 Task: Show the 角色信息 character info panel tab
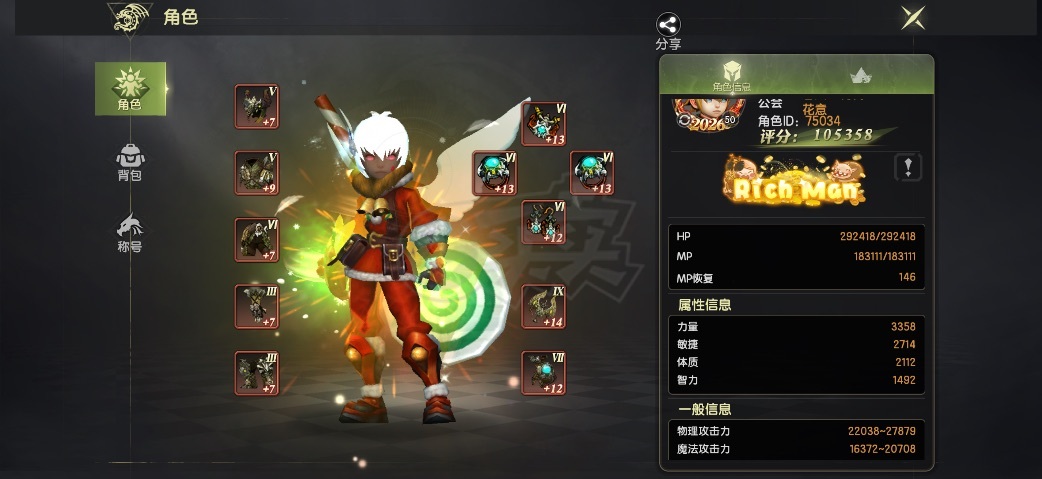[731, 75]
